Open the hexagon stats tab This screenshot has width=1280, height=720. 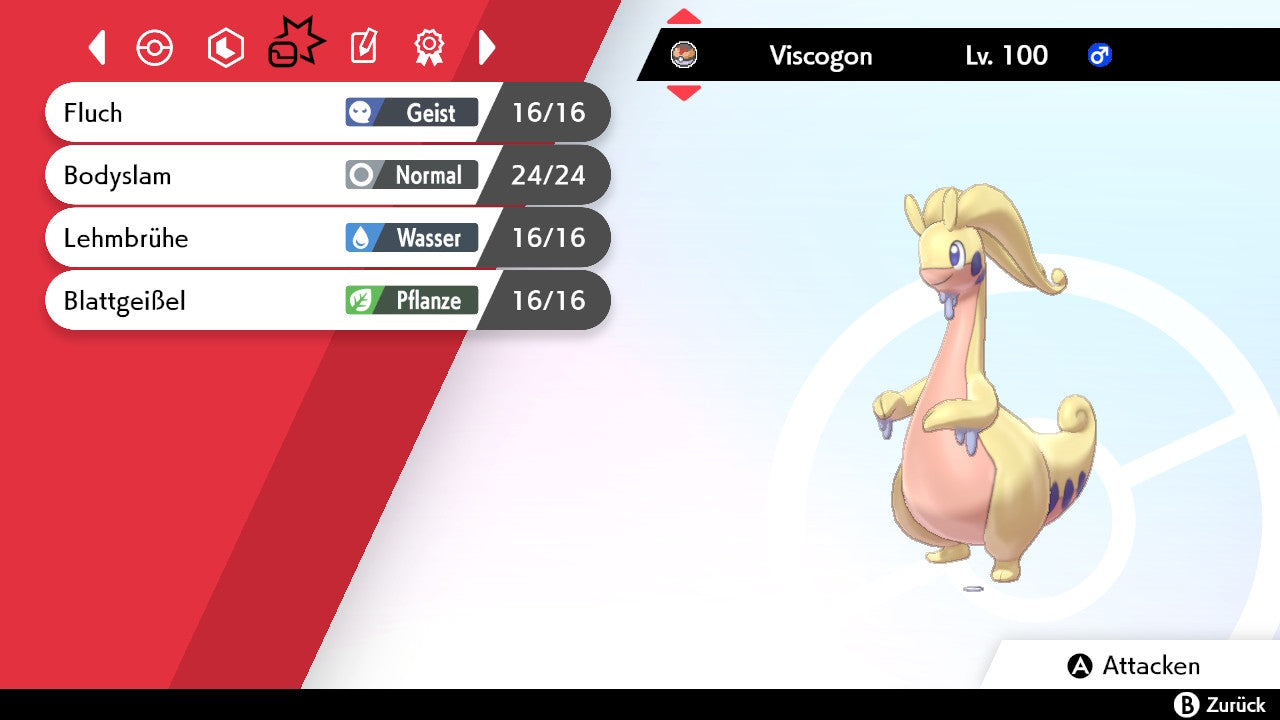tap(225, 48)
